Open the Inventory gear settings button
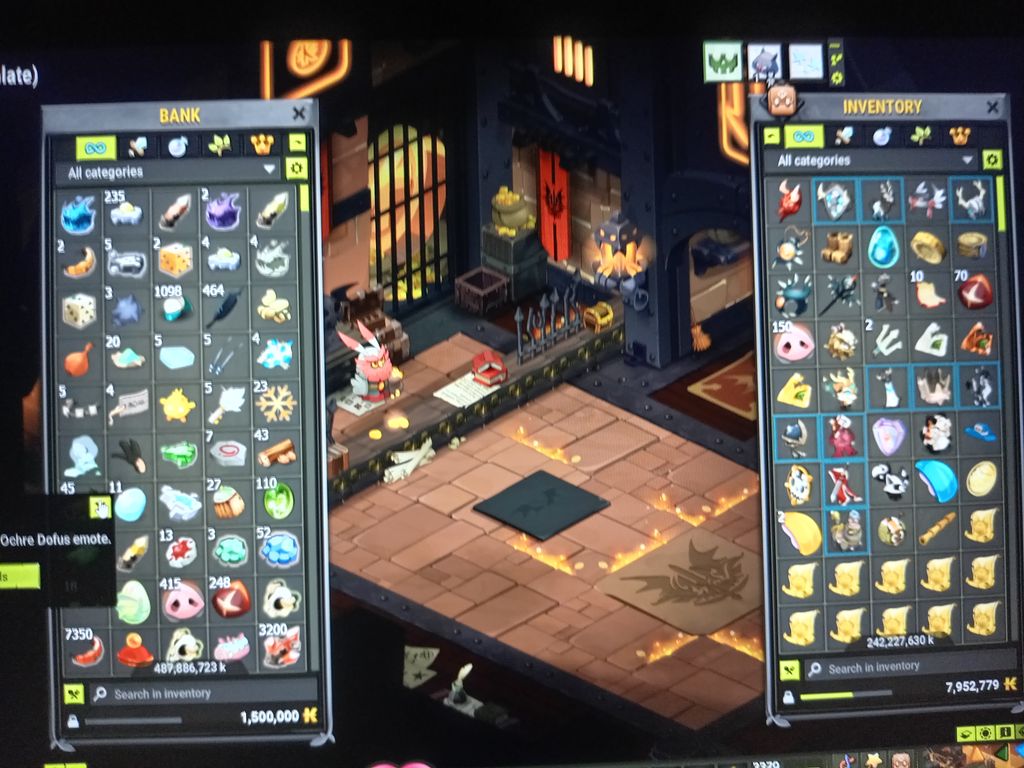 click(x=991, y=160)
